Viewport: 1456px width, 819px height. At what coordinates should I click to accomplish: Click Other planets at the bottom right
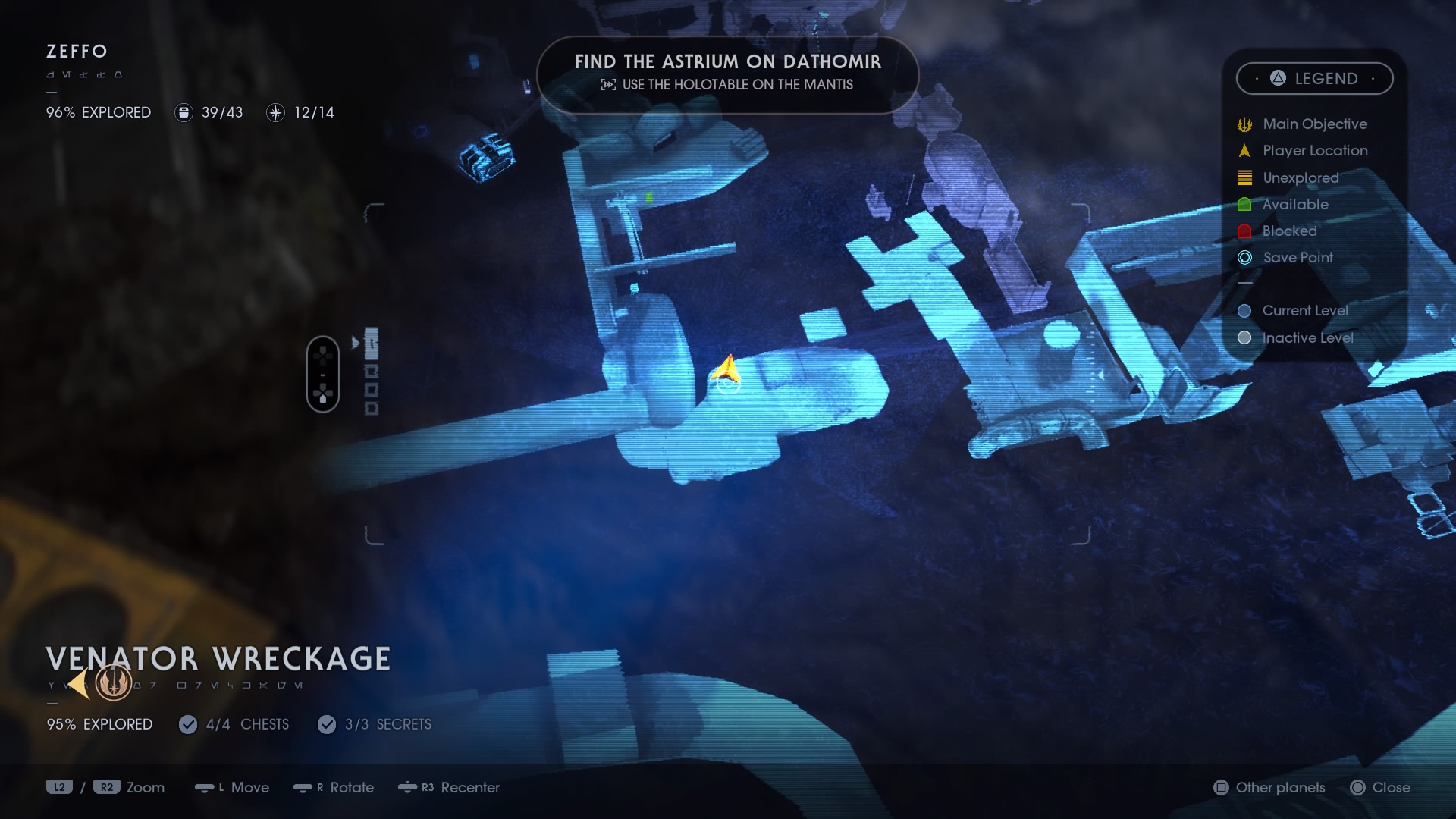1268,788
